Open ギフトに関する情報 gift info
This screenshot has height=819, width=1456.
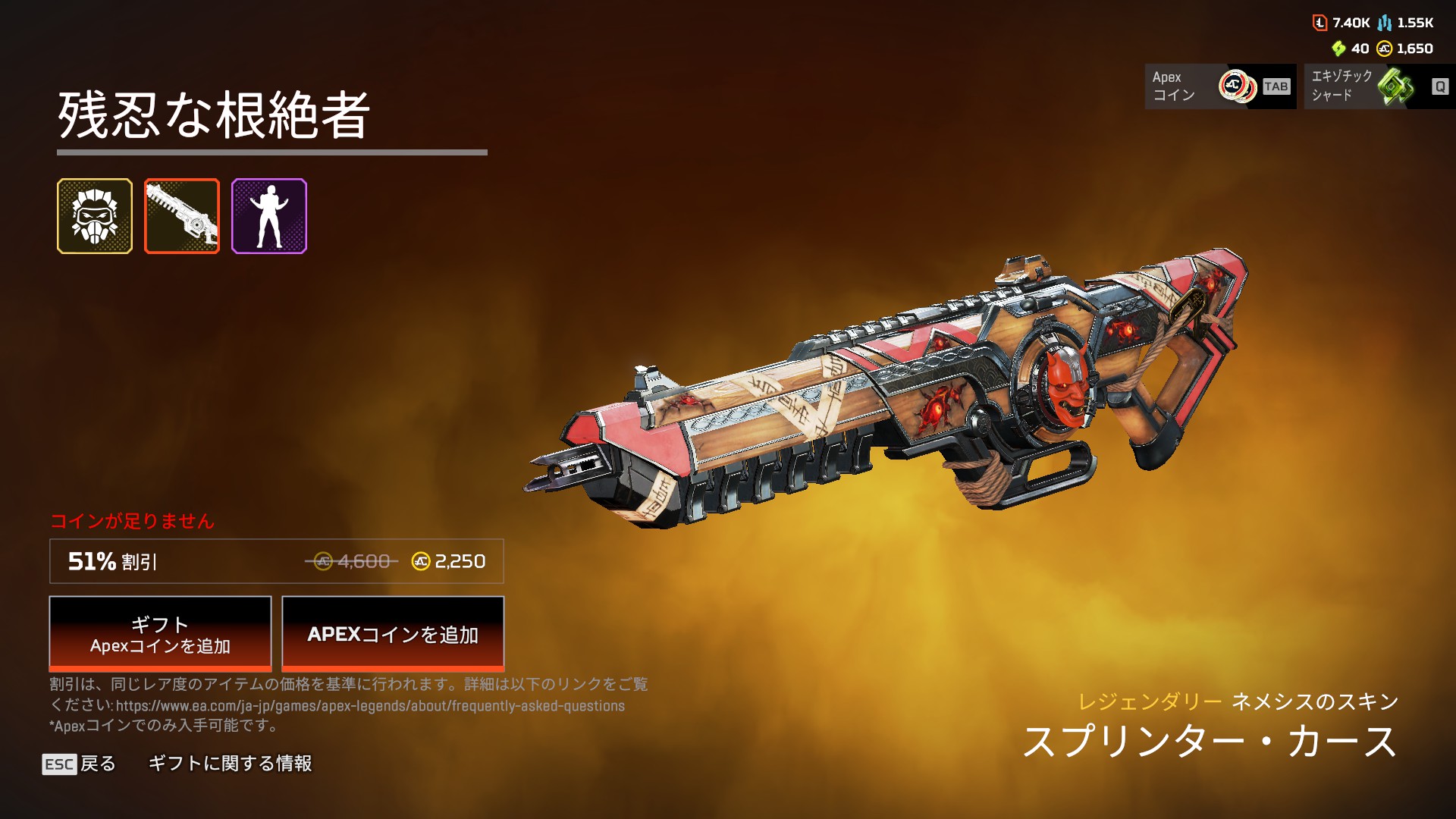tap(230, 764)
